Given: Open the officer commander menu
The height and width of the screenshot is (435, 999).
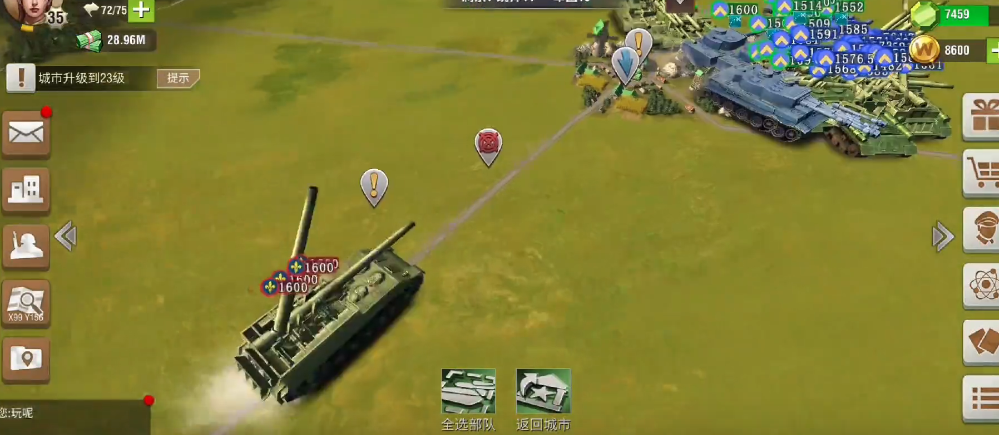Looking at the screenshot, I should tap(982, 230).
